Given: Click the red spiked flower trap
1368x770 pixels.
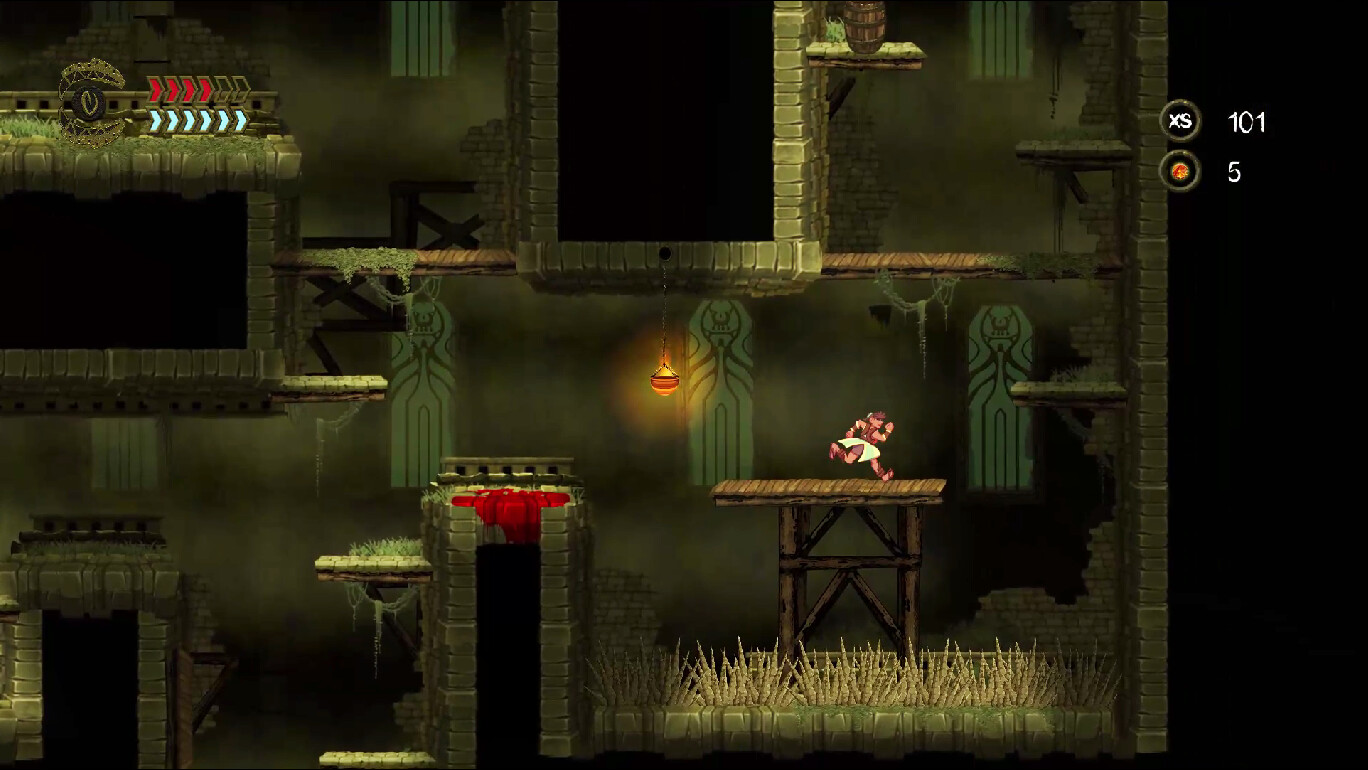Looking at the screenshot, I should point(512,505).
